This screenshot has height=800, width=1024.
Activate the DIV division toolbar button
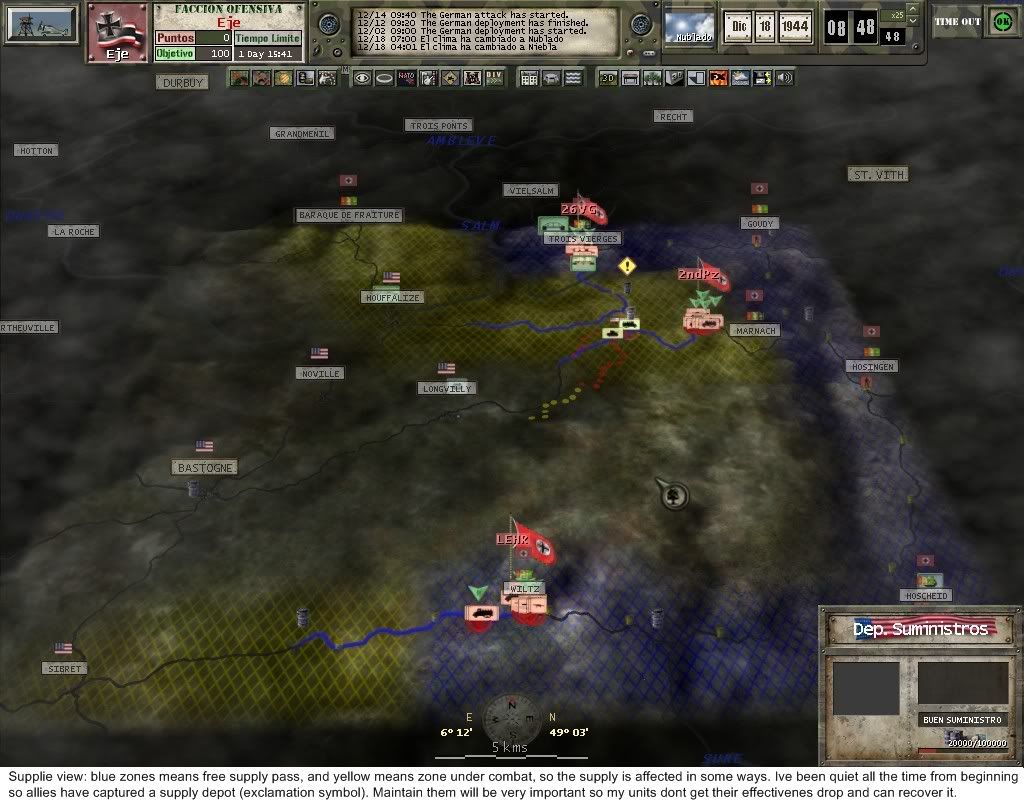[x=493, y=78]
